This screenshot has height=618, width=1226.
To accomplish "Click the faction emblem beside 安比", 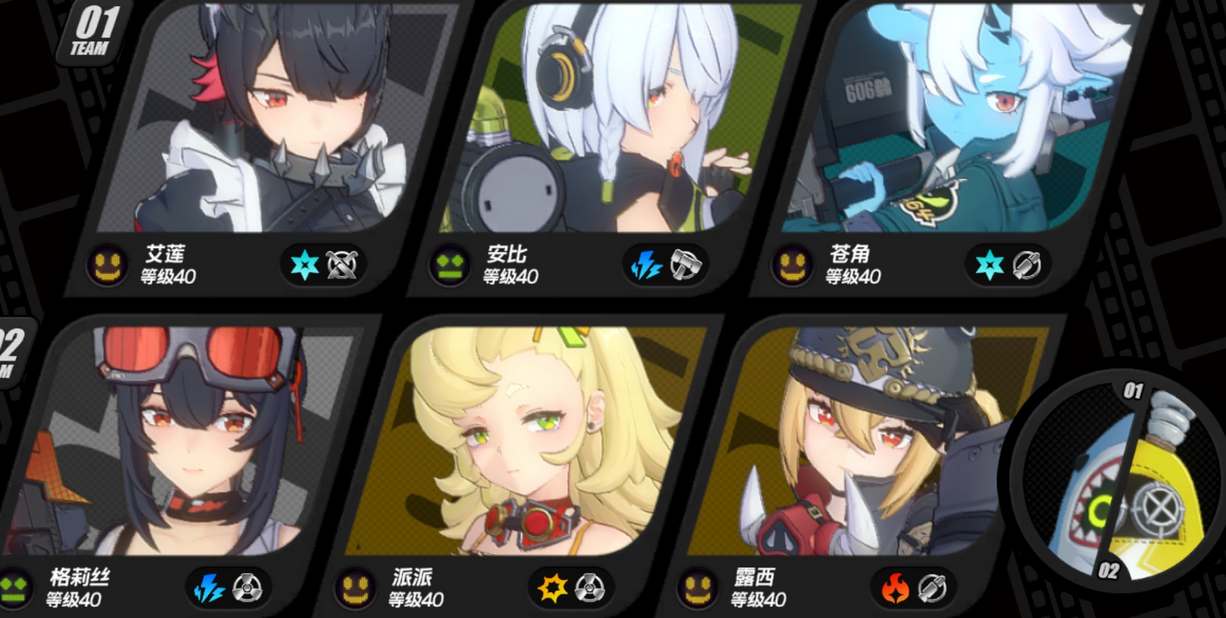I will click(x=449, y=266).
